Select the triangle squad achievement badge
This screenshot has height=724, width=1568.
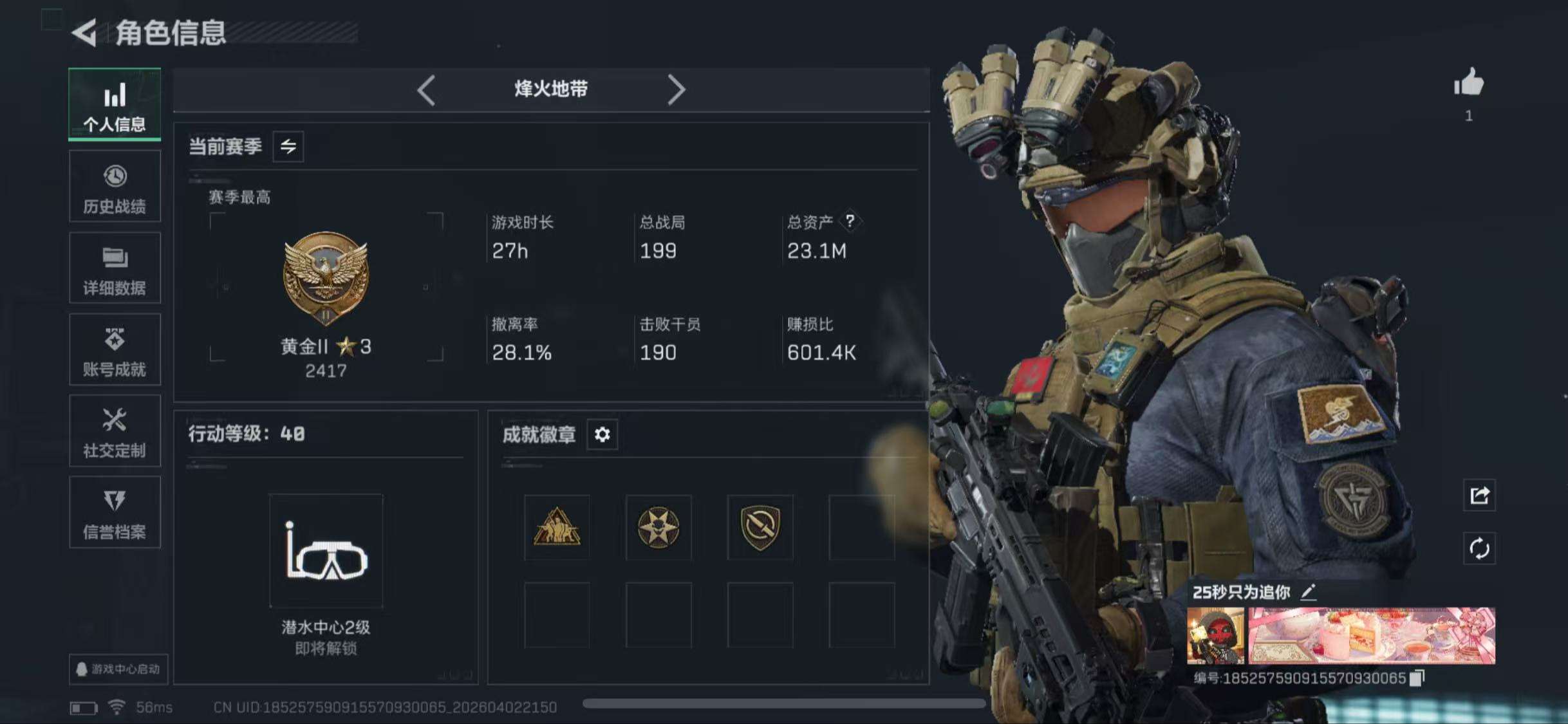click(557, 527)
